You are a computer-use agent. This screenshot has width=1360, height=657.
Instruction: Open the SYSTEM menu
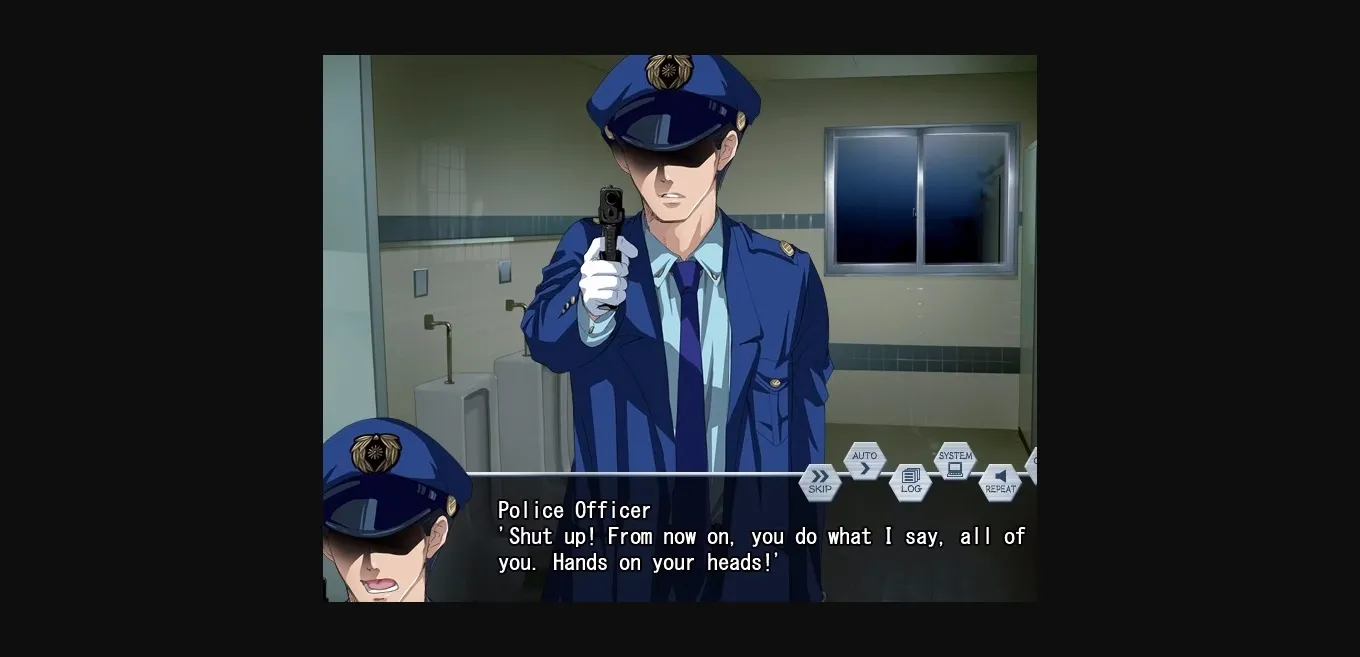tap(955, 461)
